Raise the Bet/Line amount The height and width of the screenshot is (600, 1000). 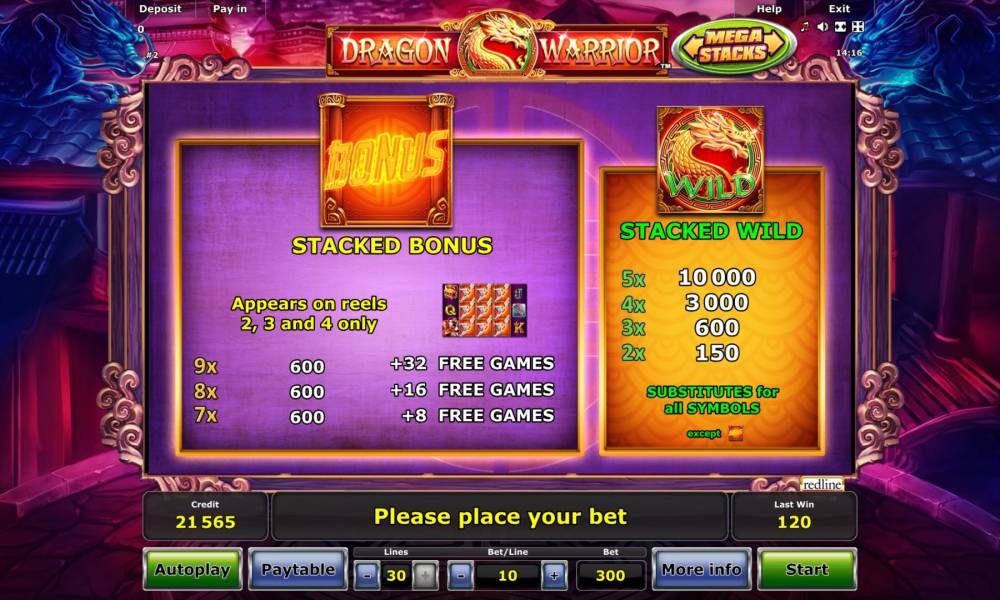tap(553, 575)
